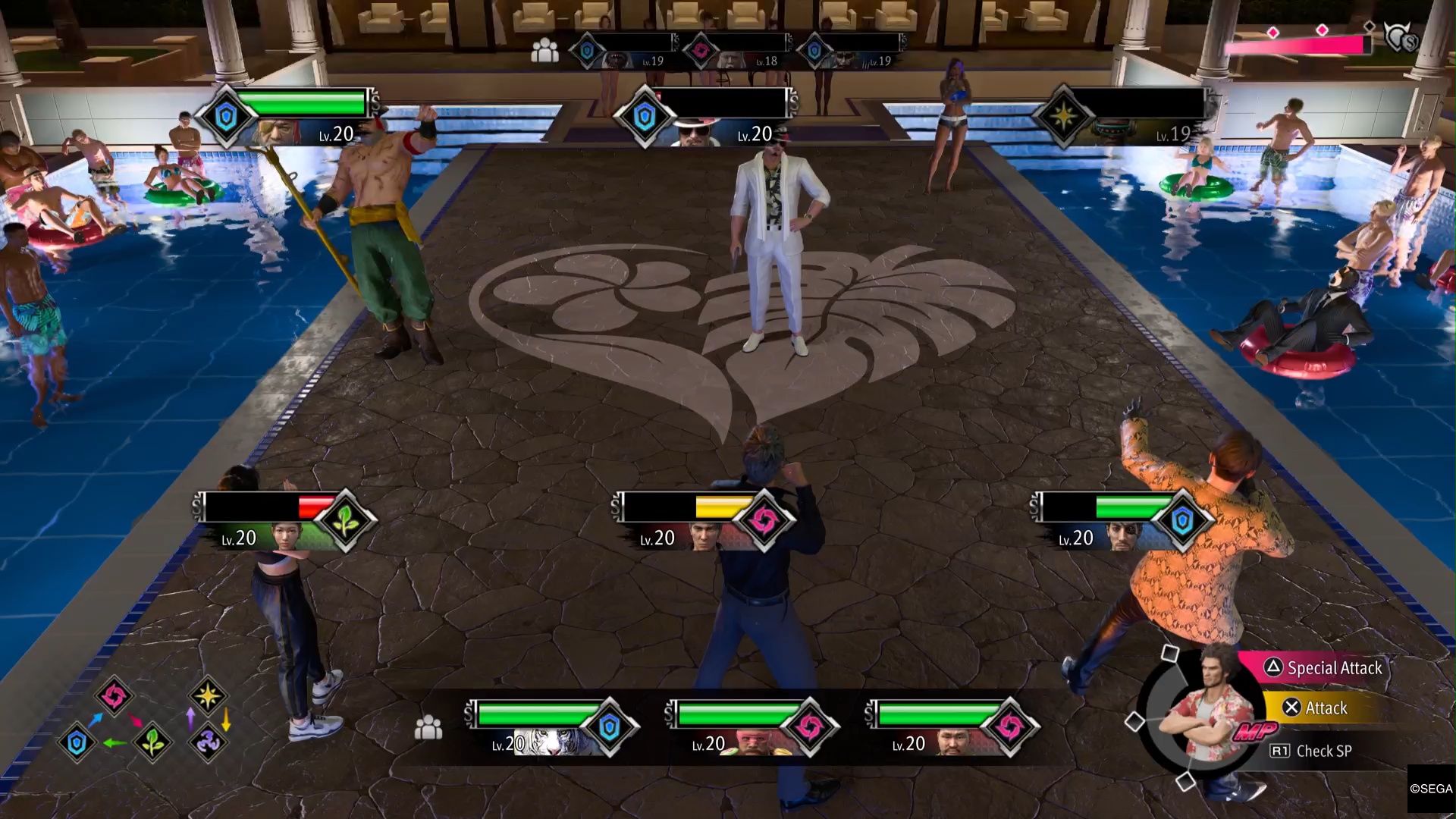Pick the masked wrestler reserve Sujimon card
This screenshot has height=819, width=1456.
click(751, 728)
